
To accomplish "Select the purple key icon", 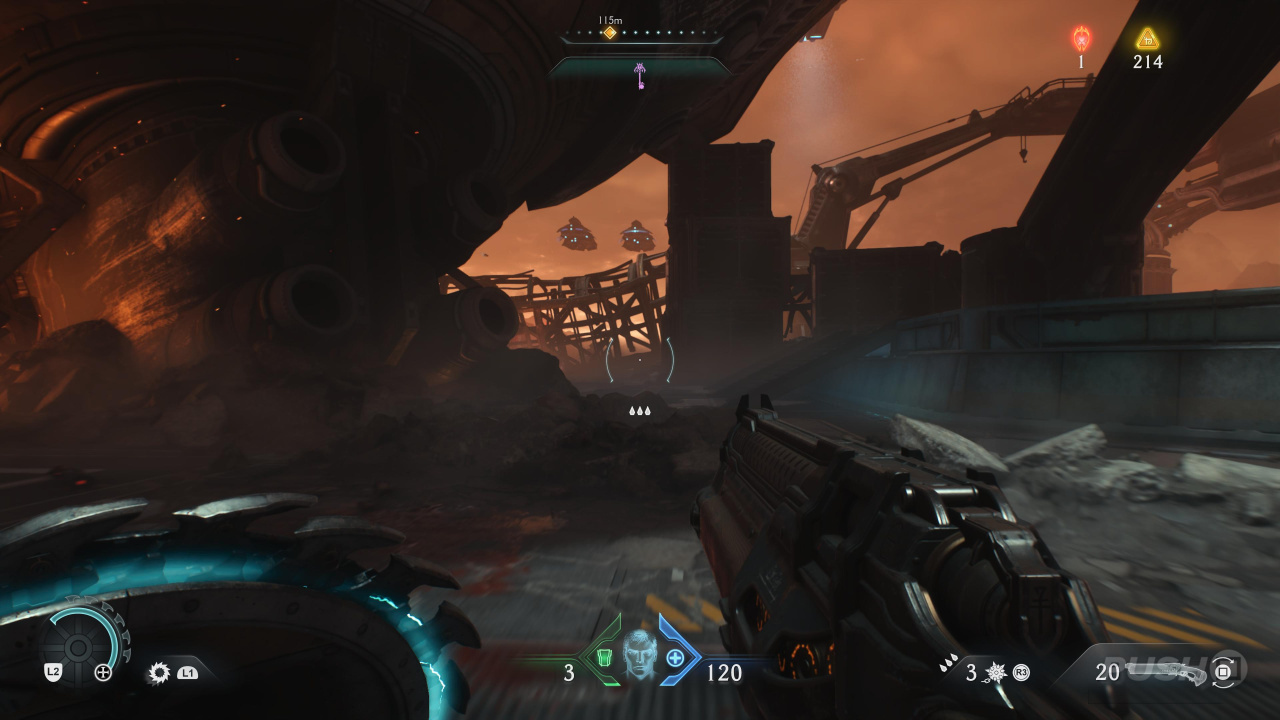I will pos(640,75).
